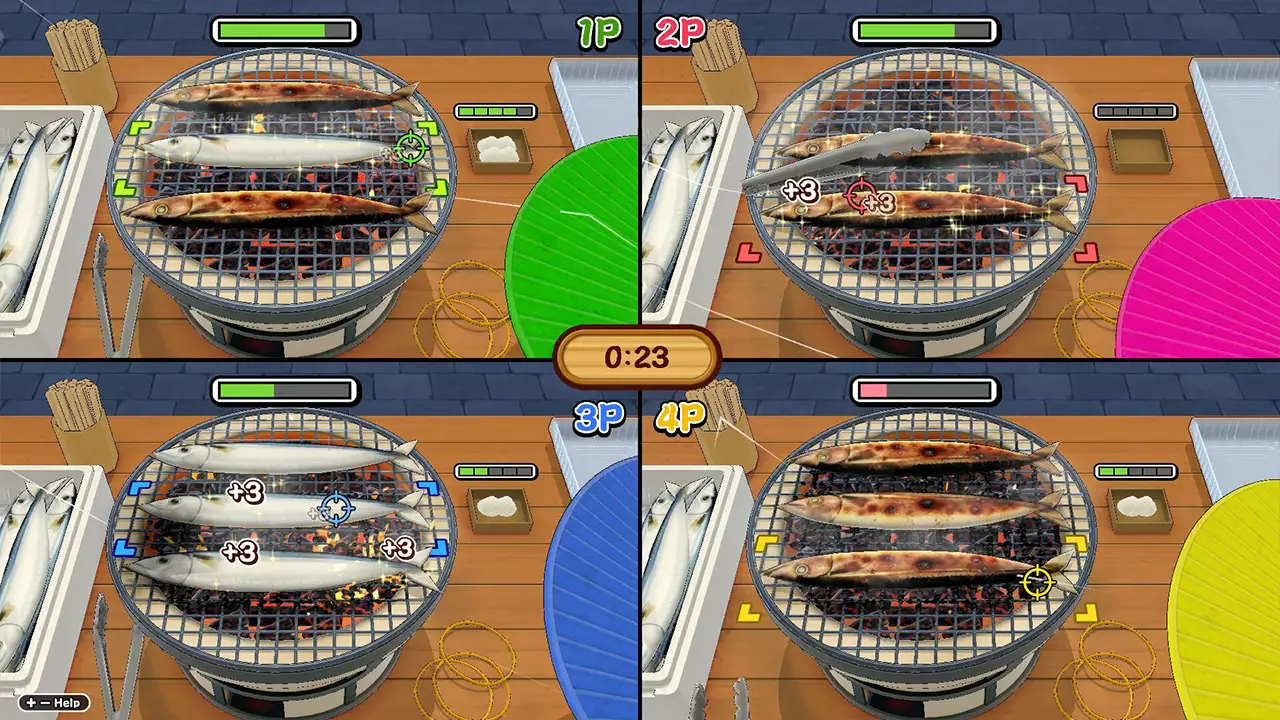Click player 4's pink progress bar
This screenshot has width=1280, height=720.
pos(923,391)
